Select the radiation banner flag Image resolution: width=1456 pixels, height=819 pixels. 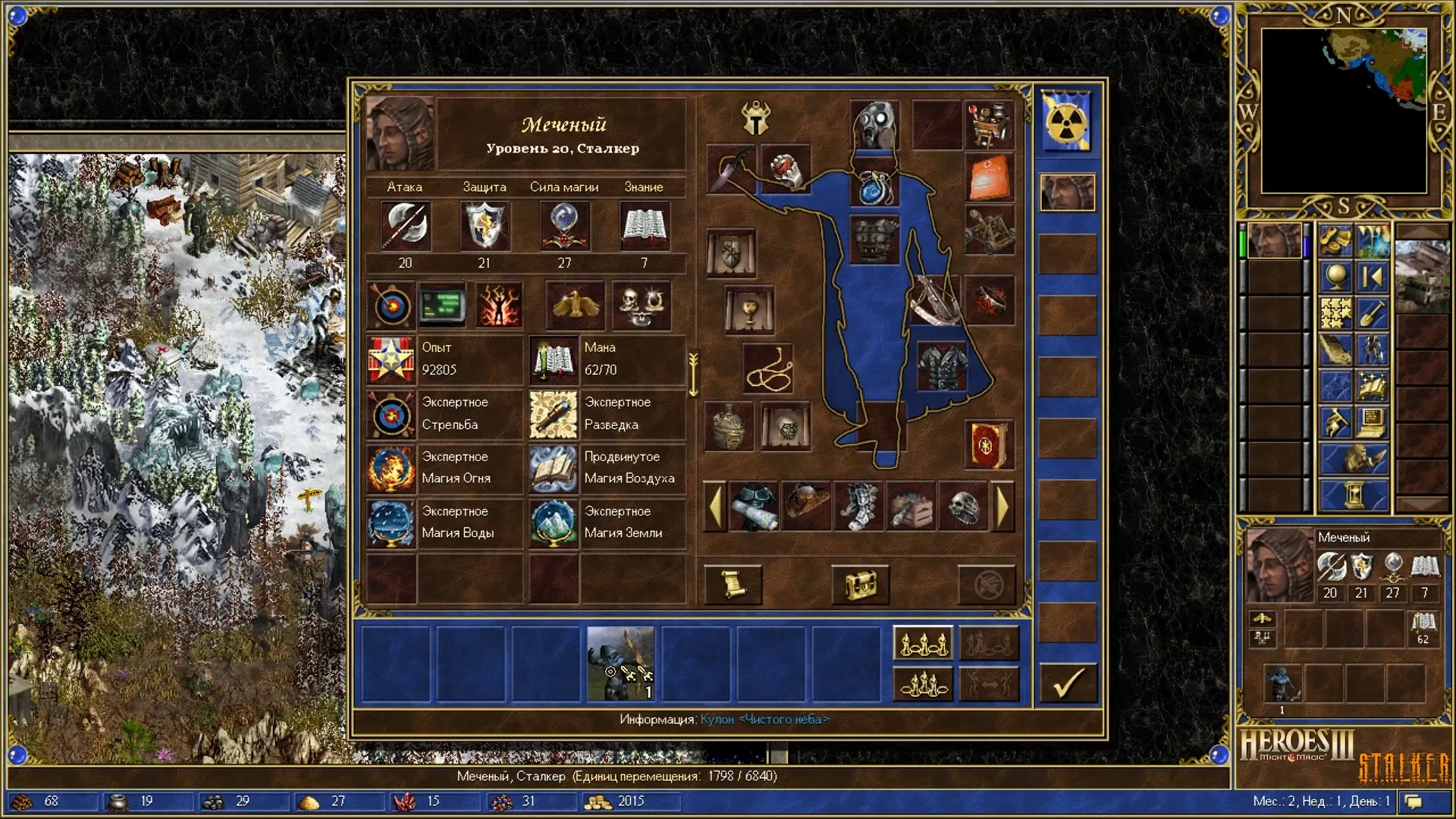click(x=1066, y=121)
